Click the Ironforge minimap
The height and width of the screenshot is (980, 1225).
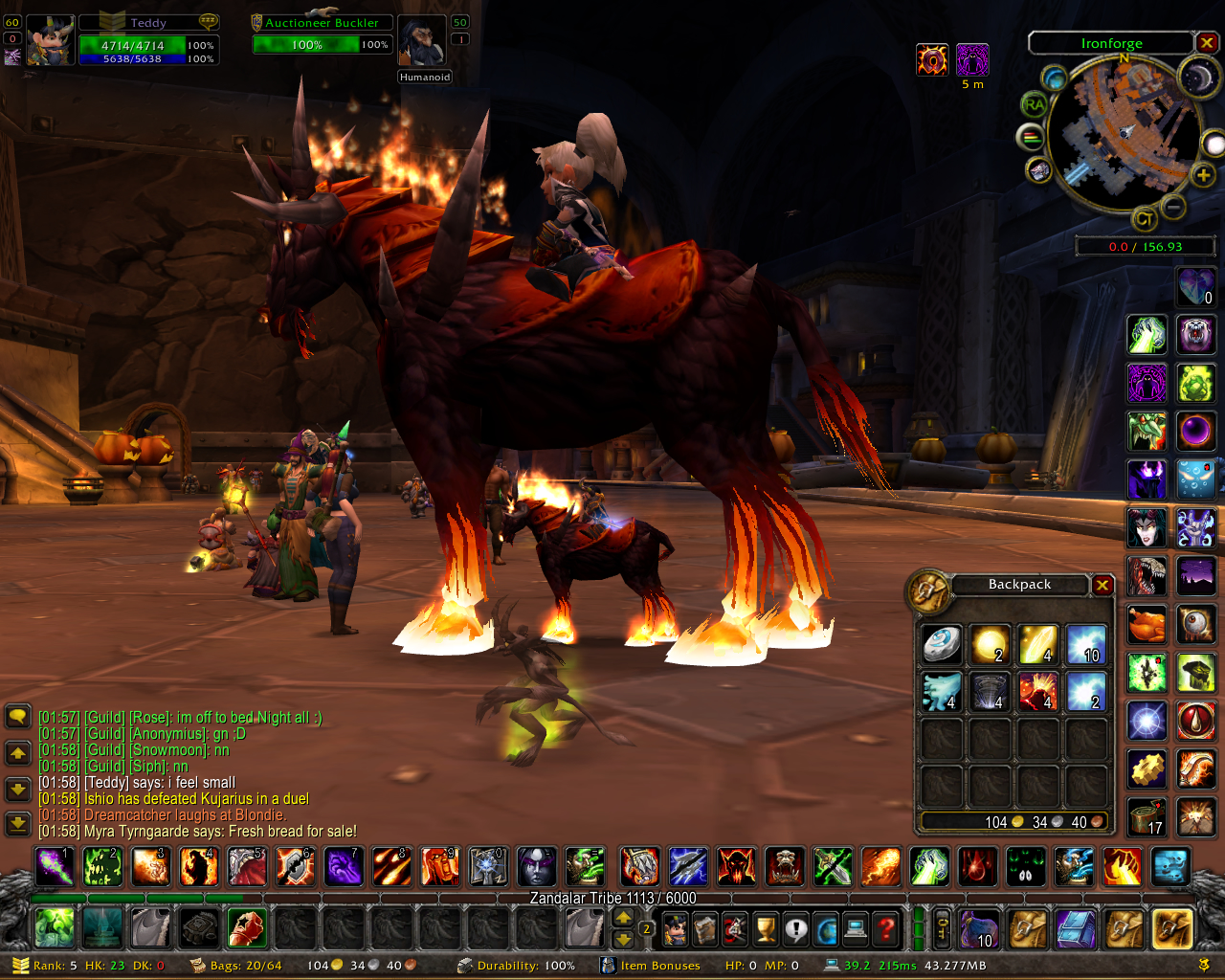click(1124, 134)
